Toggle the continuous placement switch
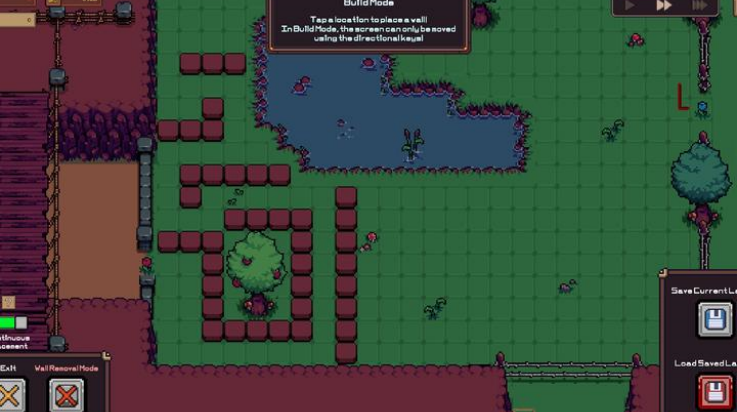This screenshot has height=412, width=737. (13, 323)
